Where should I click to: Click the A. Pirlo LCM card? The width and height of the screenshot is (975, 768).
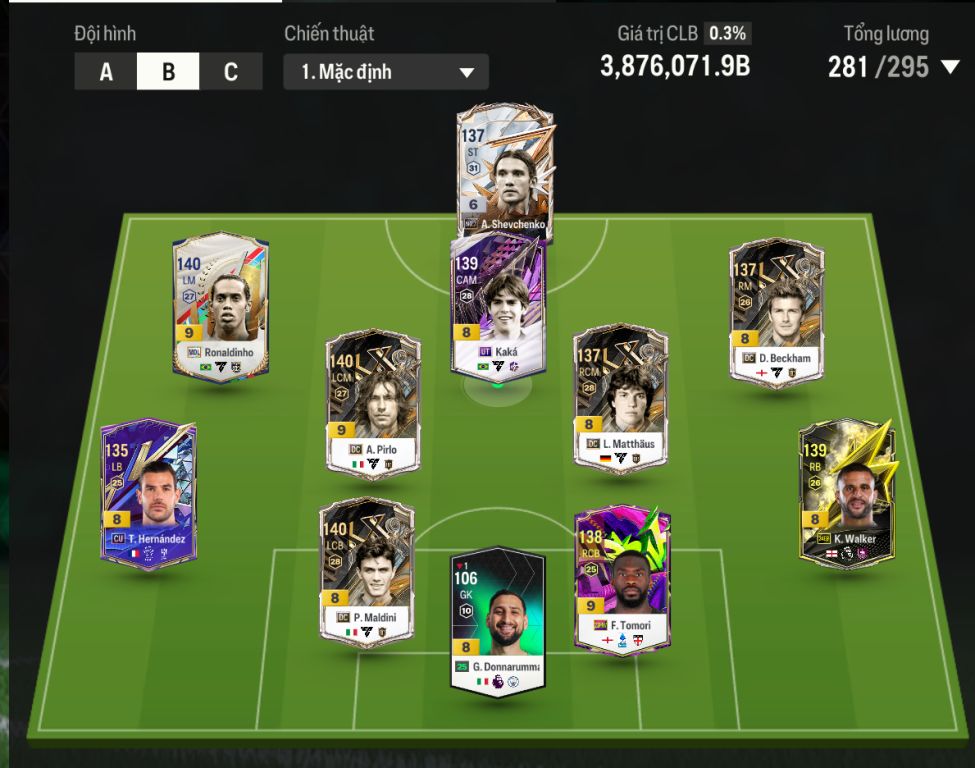[373, 405]
